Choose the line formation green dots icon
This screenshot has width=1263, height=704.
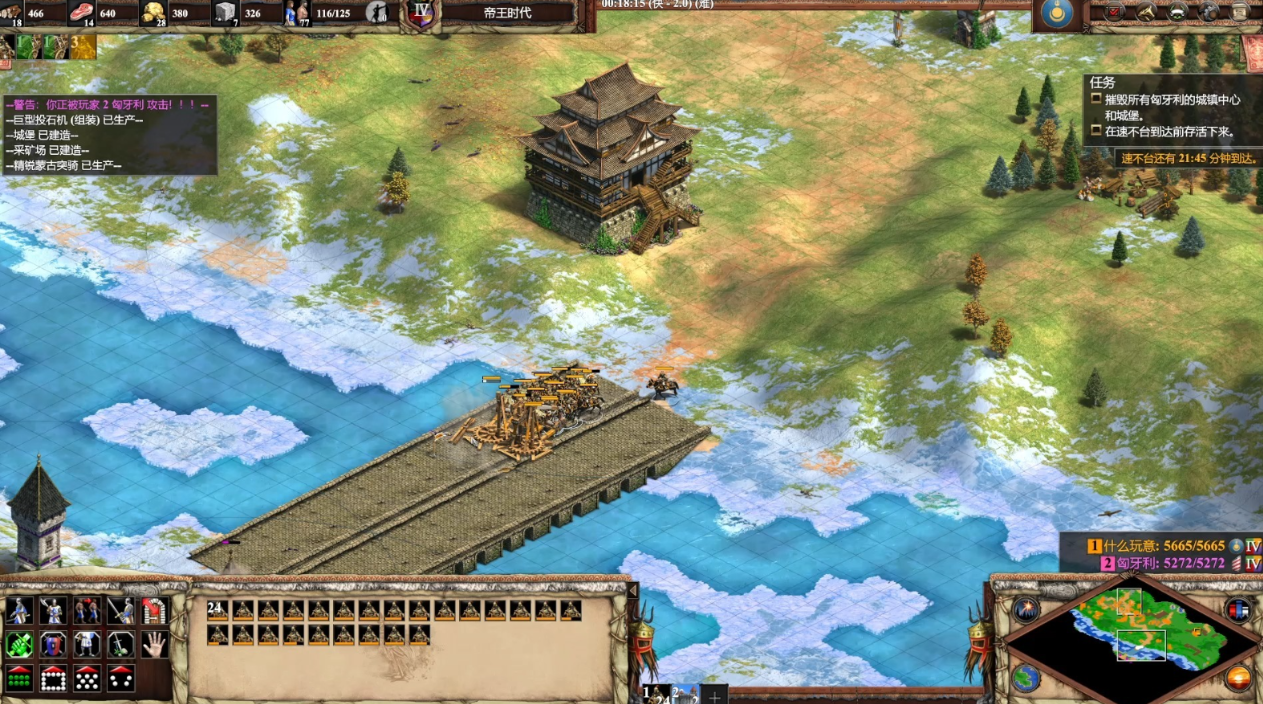[x=20, y=678]
